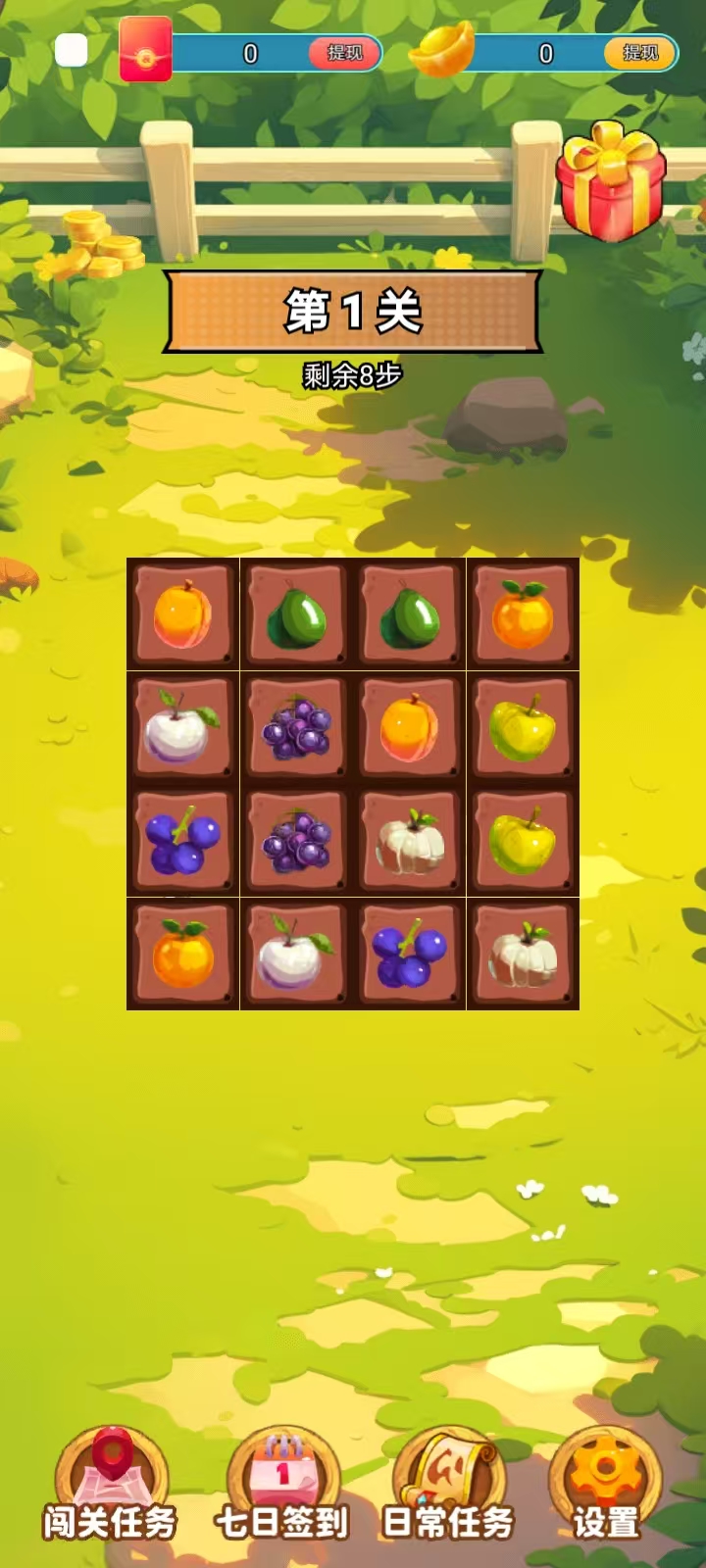This screenshot has width=706, height=1568.
Task: Open the 设置 settings gear
Action: [x=606, y=1485]
